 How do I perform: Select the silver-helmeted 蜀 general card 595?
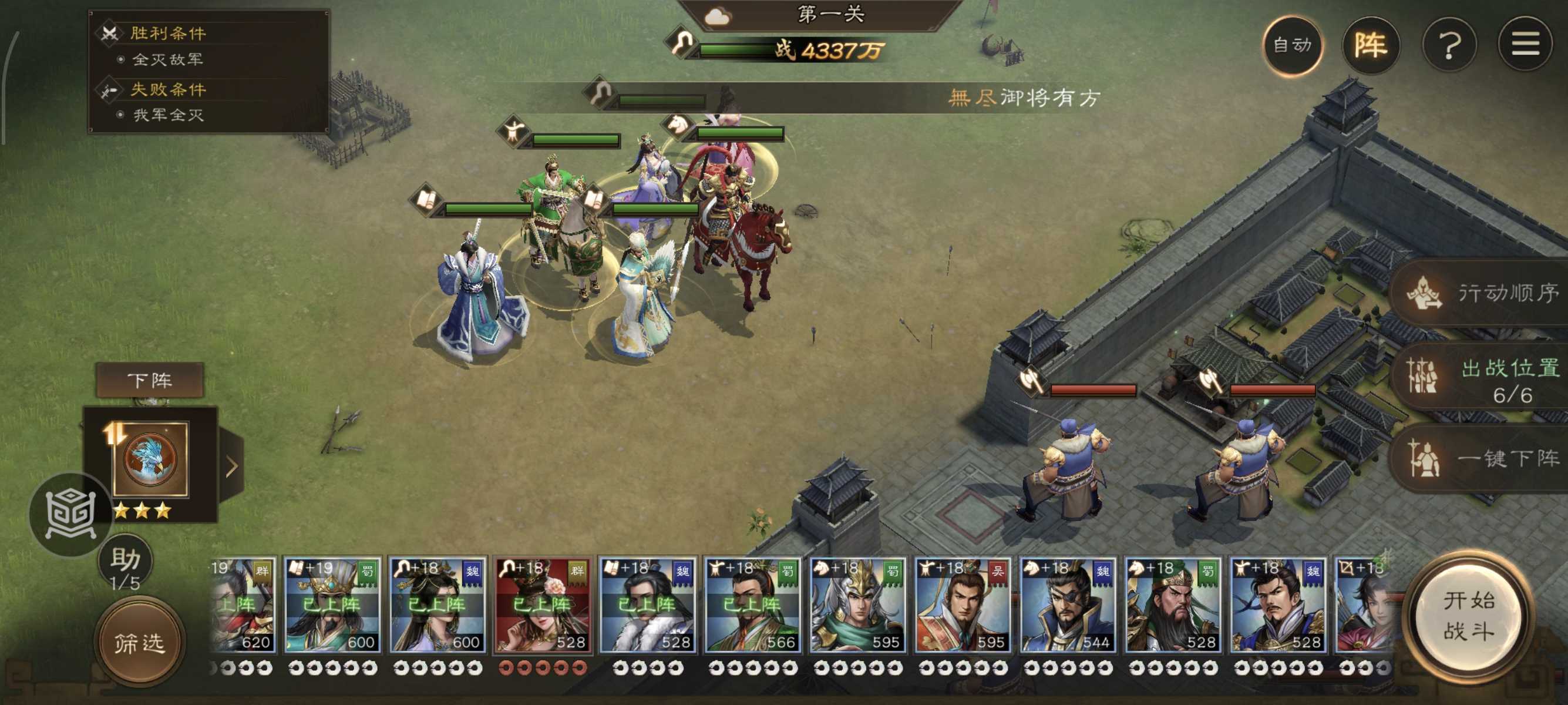click(857, 605)
